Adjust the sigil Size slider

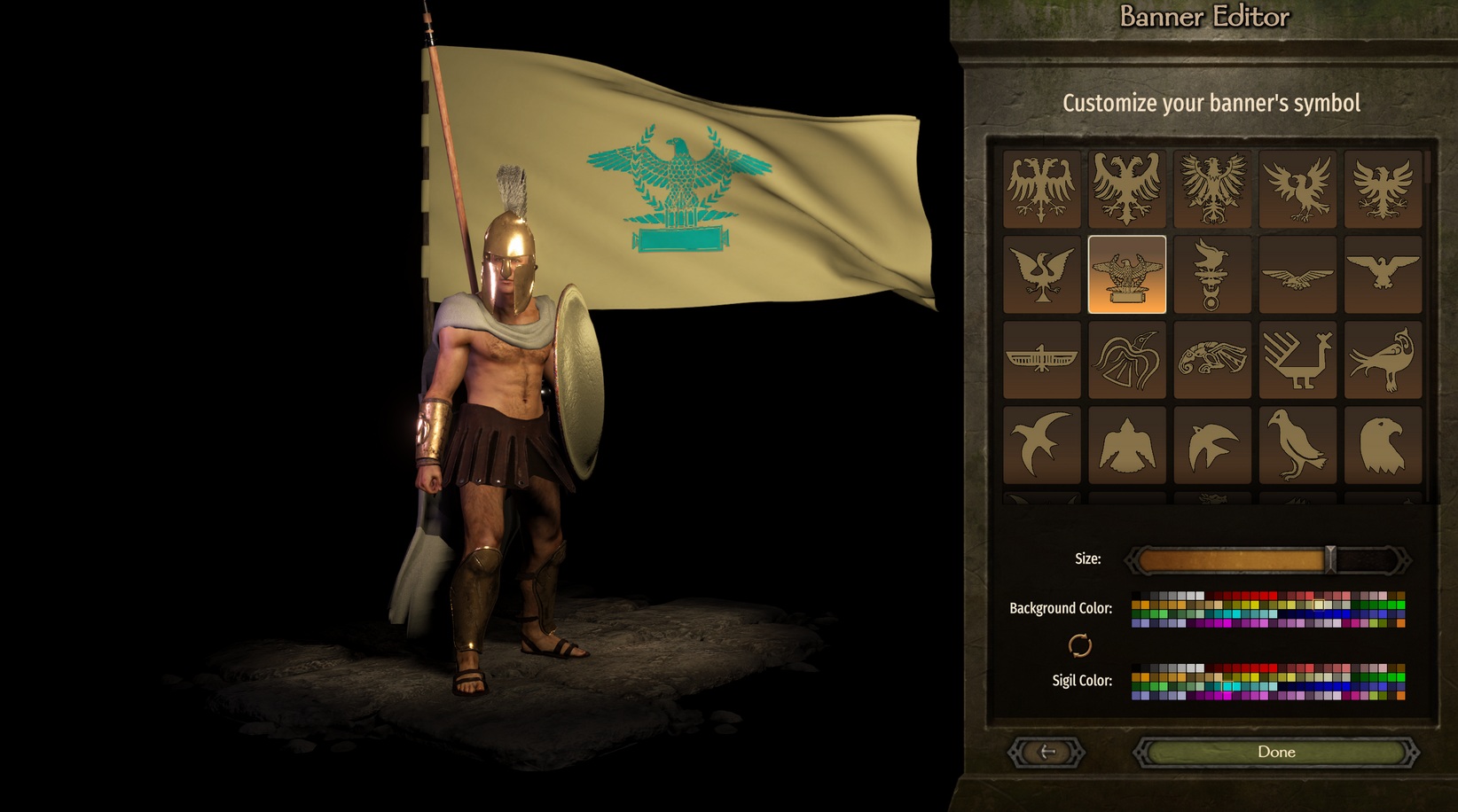1329,559
